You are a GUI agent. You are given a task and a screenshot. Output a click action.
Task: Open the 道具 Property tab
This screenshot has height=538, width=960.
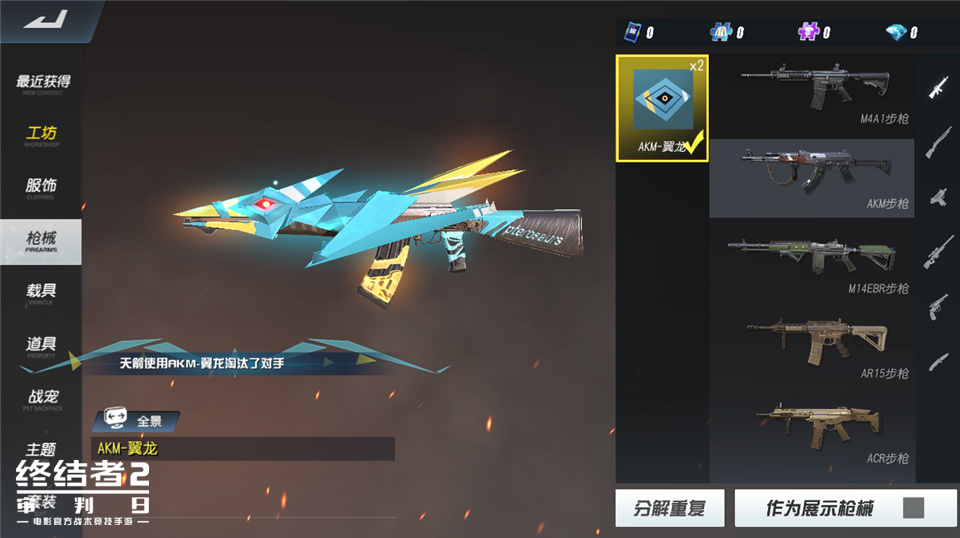(x=42, y=346)
